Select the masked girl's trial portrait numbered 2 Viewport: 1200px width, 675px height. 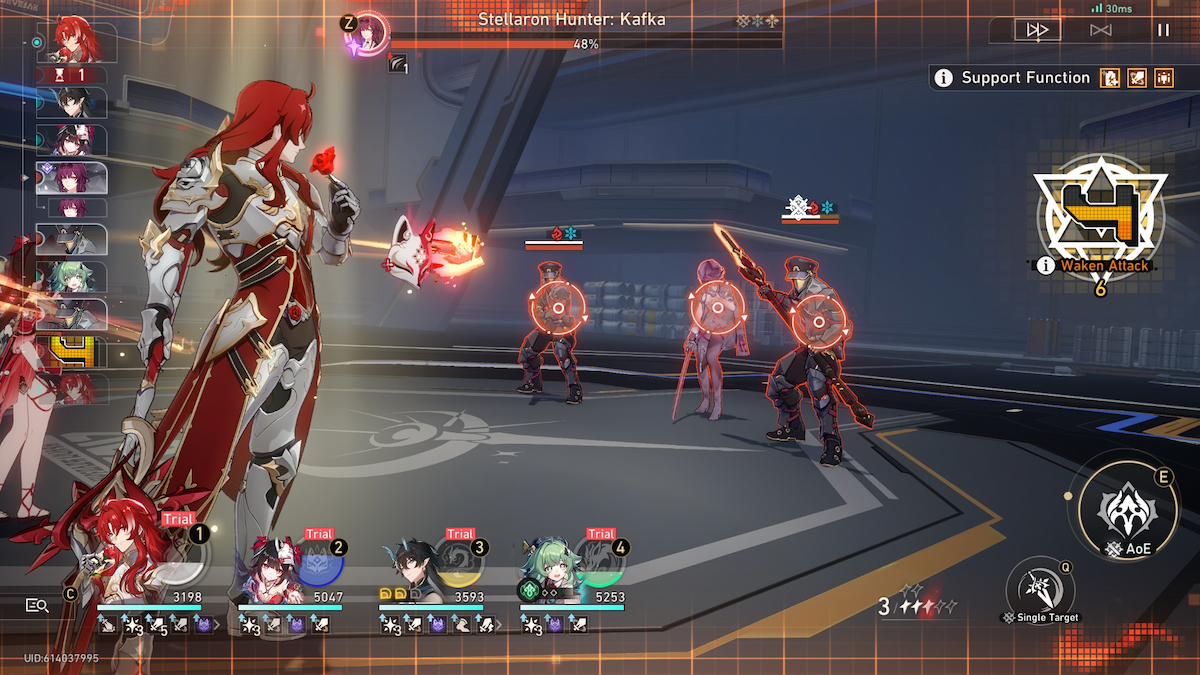pyautogui.click(x=290, y=567)
